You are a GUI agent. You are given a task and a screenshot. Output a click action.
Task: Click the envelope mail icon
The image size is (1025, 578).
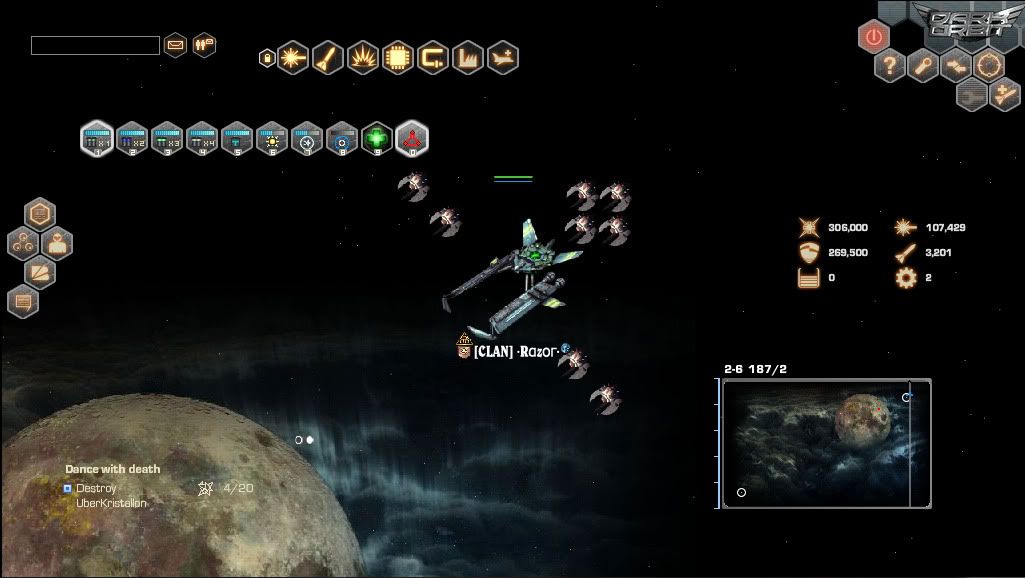tap(176, 45)
